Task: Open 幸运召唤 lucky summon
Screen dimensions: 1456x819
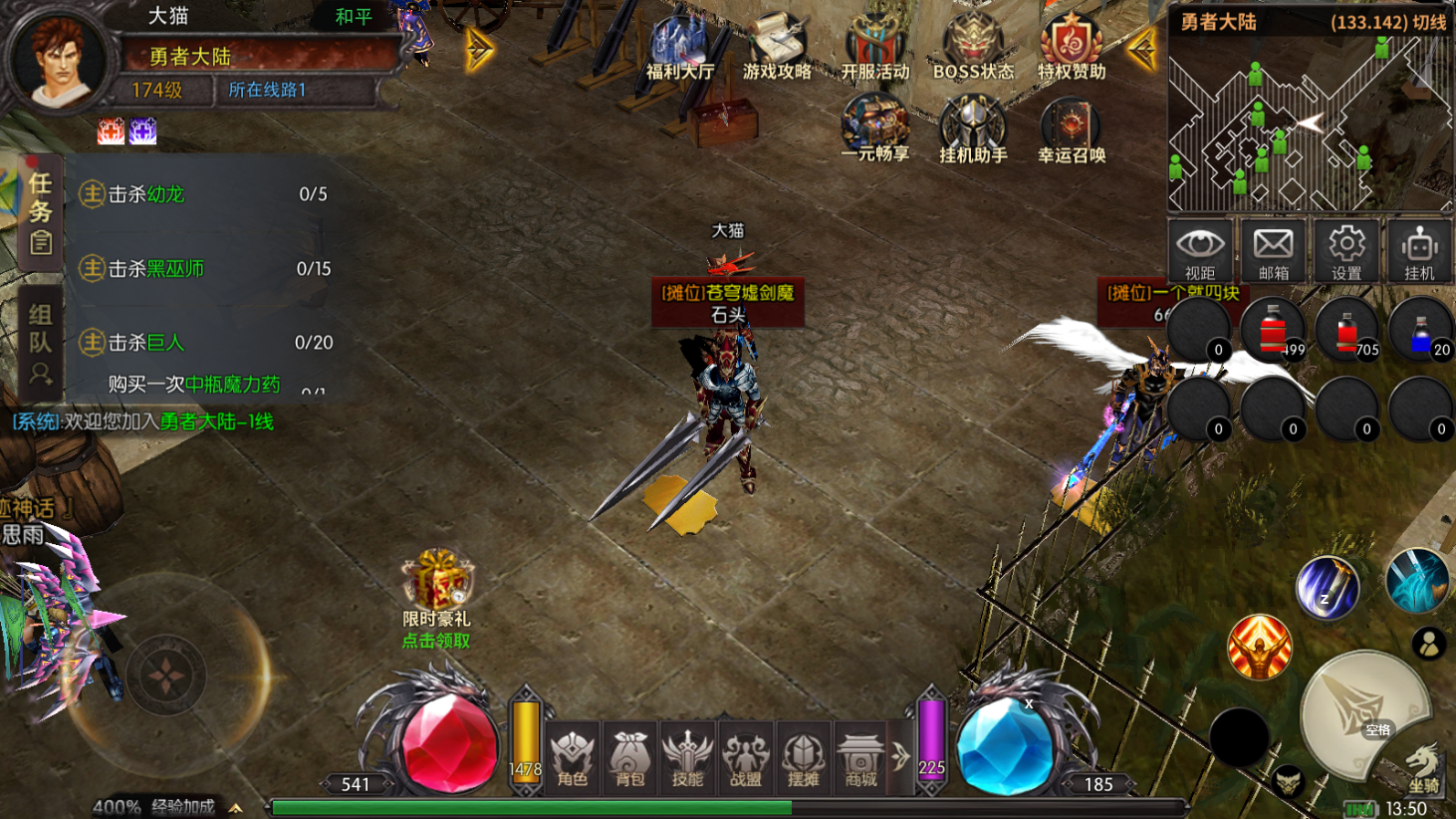Action: point(1072,128)
